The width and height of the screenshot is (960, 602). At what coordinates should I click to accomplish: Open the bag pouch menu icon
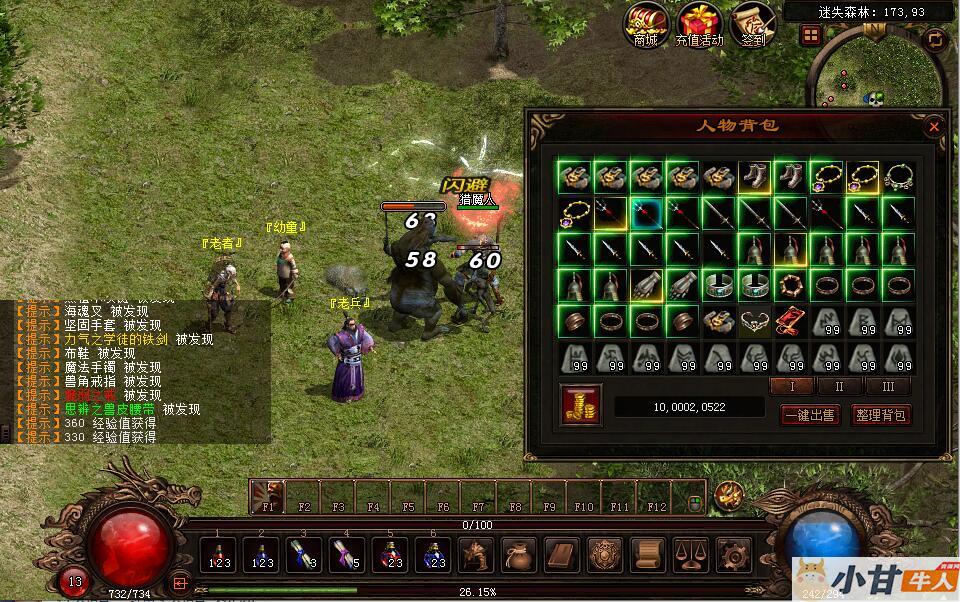pyautogui.click(x=518, y=555)
